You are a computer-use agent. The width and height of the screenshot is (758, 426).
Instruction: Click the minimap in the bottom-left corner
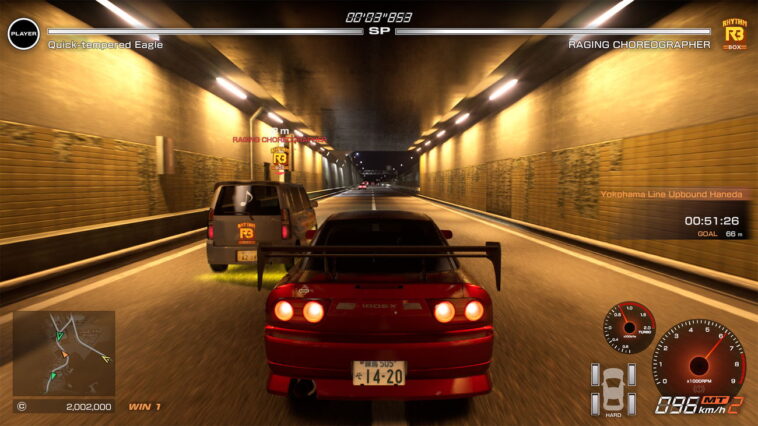pos(64,354)
